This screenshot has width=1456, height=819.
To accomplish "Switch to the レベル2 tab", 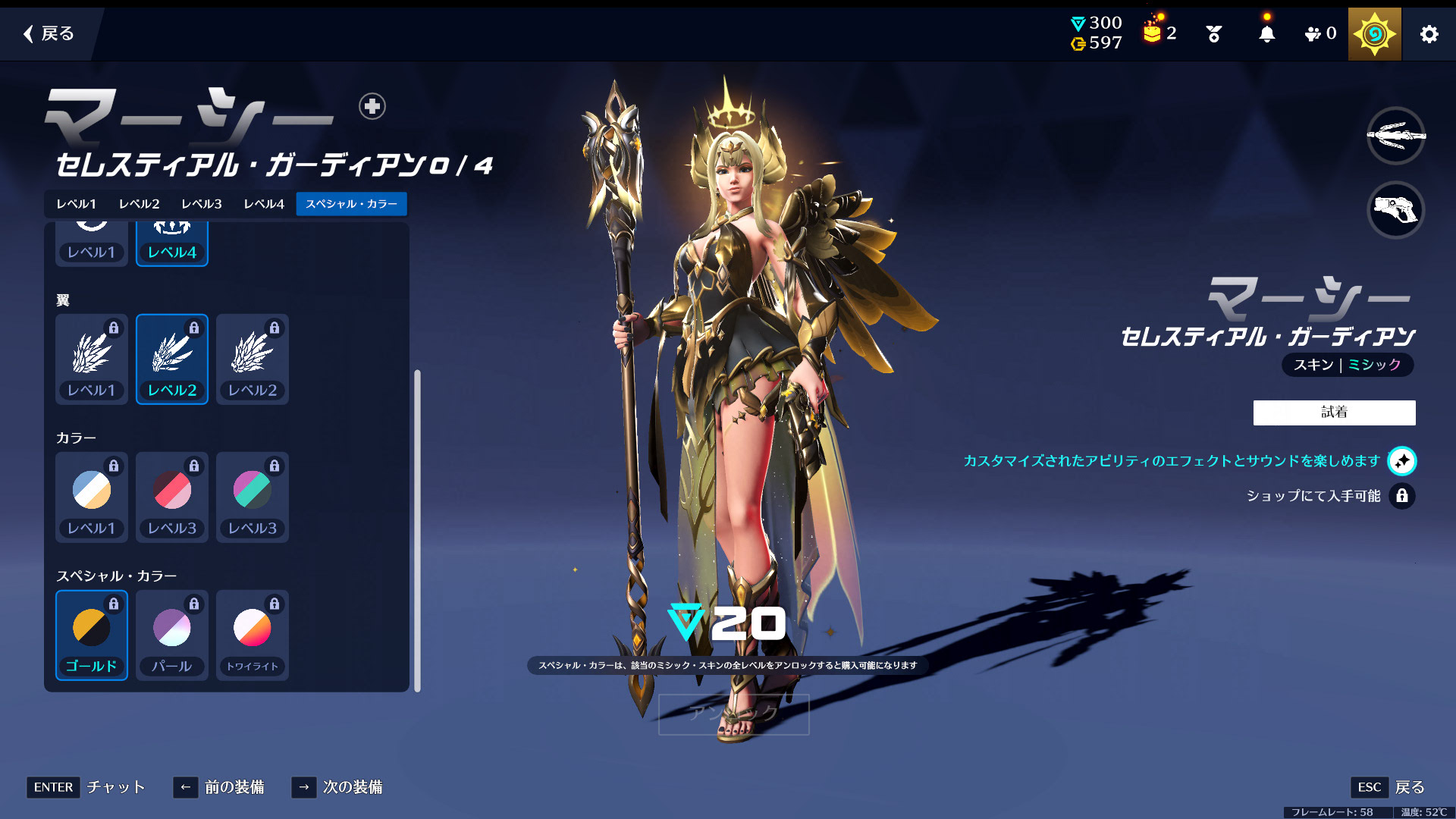I will [x=139, y=204].
